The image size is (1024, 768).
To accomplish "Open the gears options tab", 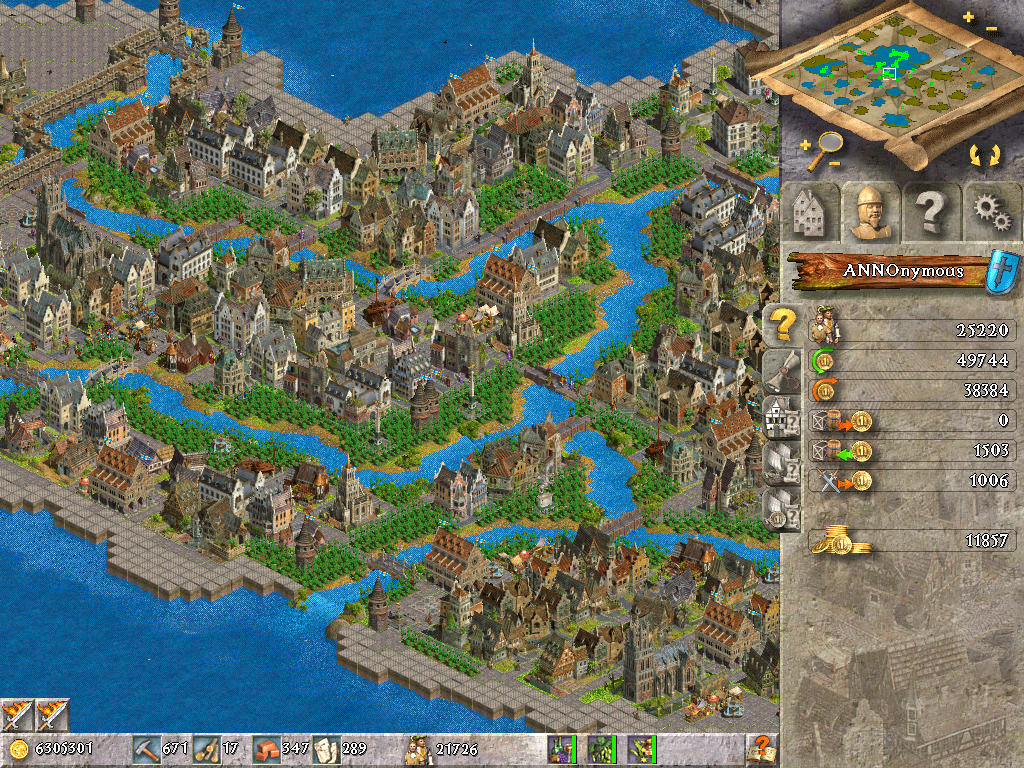I will (x=990, y=212).
